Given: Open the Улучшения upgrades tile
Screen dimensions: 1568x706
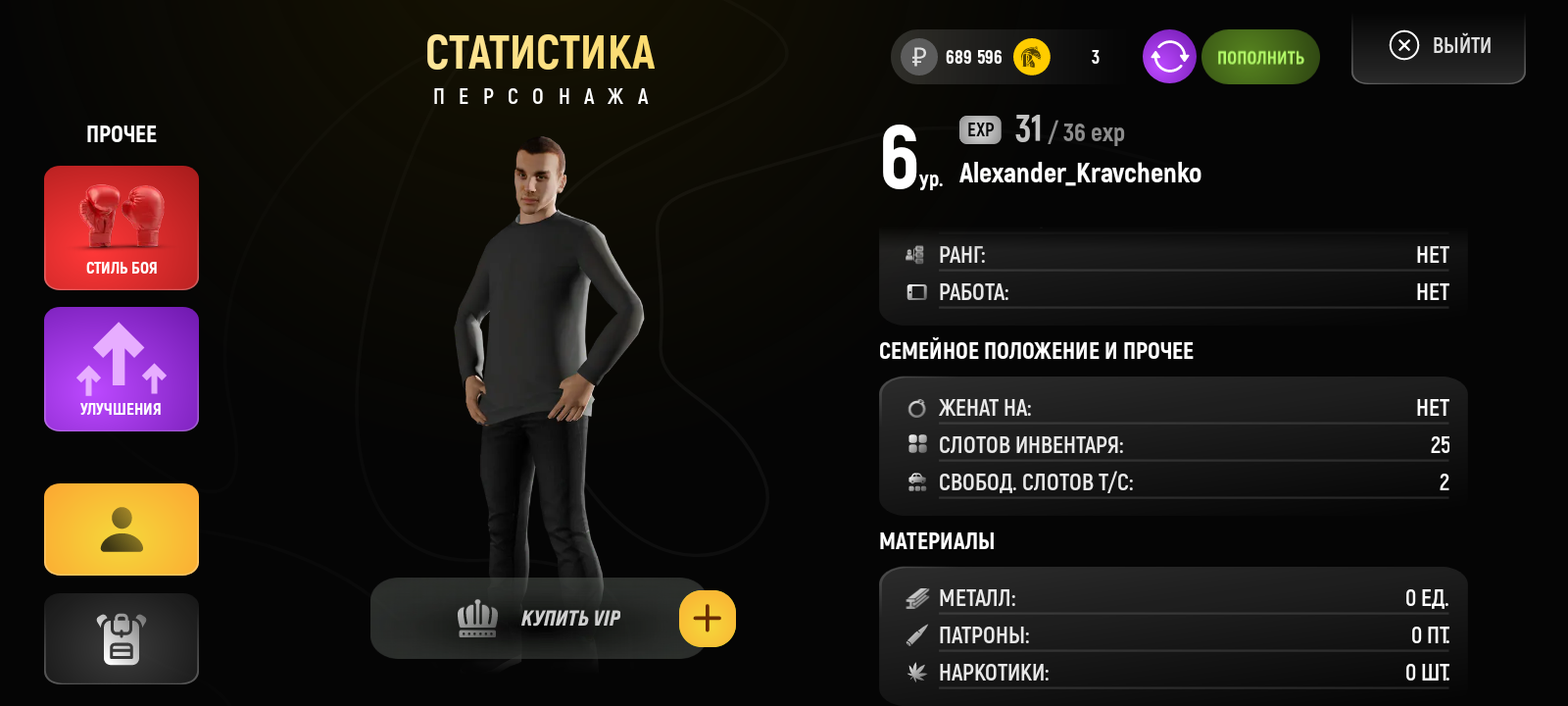Looking at the screenshot, I should (122, 369).
